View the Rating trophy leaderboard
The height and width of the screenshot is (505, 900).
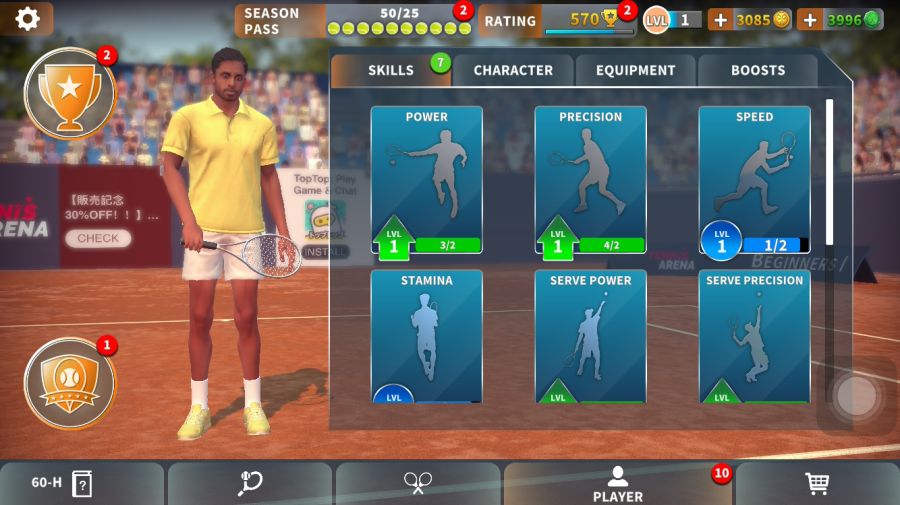point(558,20)
